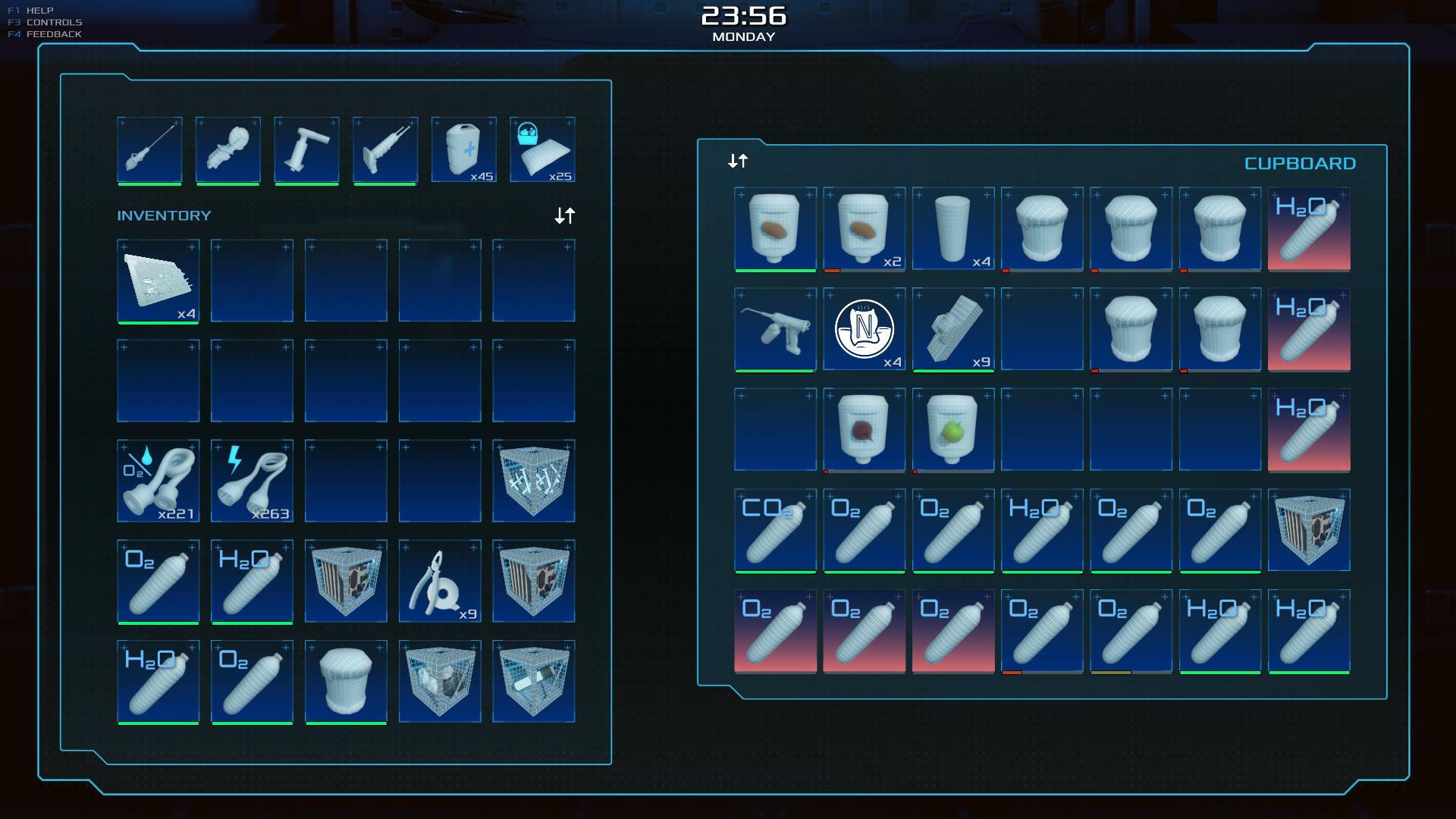Pick the circuit board stack x4
Image resolution: width=1456 pixels, height=819 pixels.
[158, 281]
